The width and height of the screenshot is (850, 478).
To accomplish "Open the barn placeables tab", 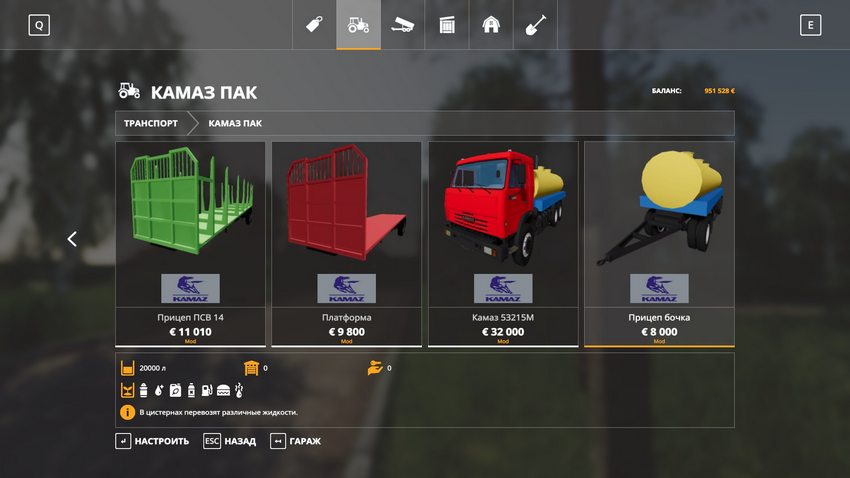I will (x=491, y=25).
